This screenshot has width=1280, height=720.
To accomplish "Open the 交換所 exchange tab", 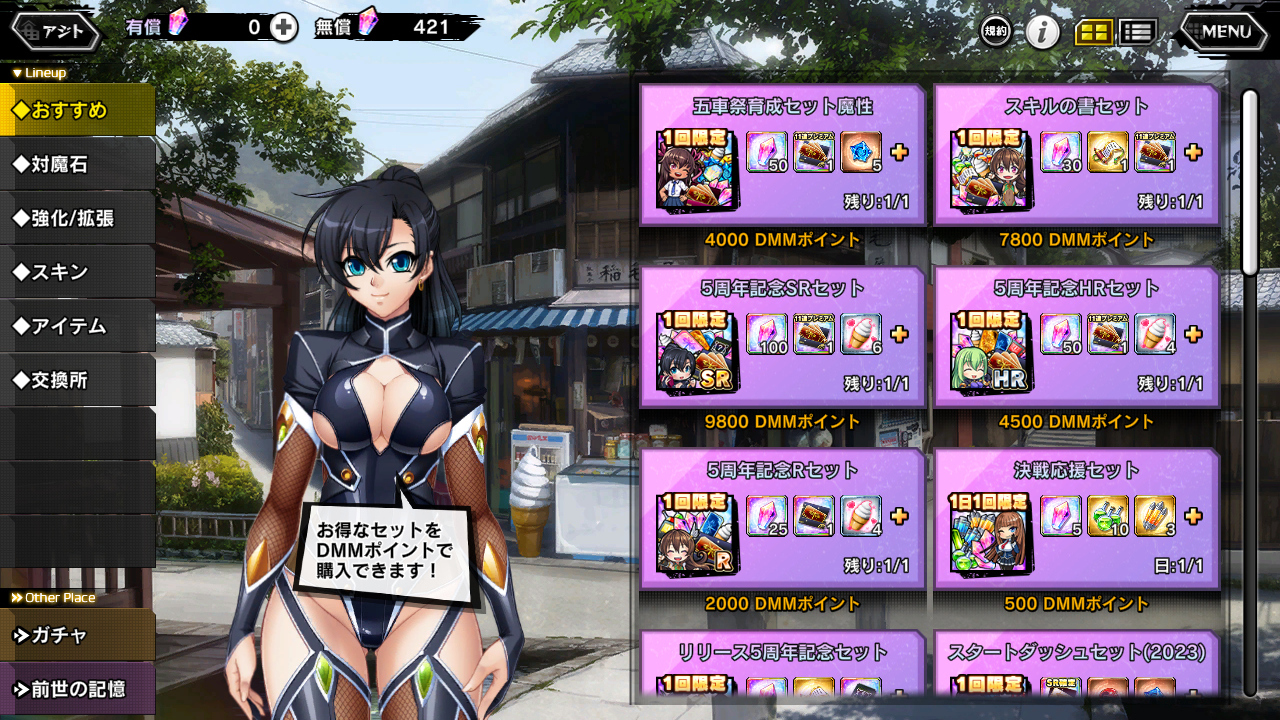I will click(77, 380).
